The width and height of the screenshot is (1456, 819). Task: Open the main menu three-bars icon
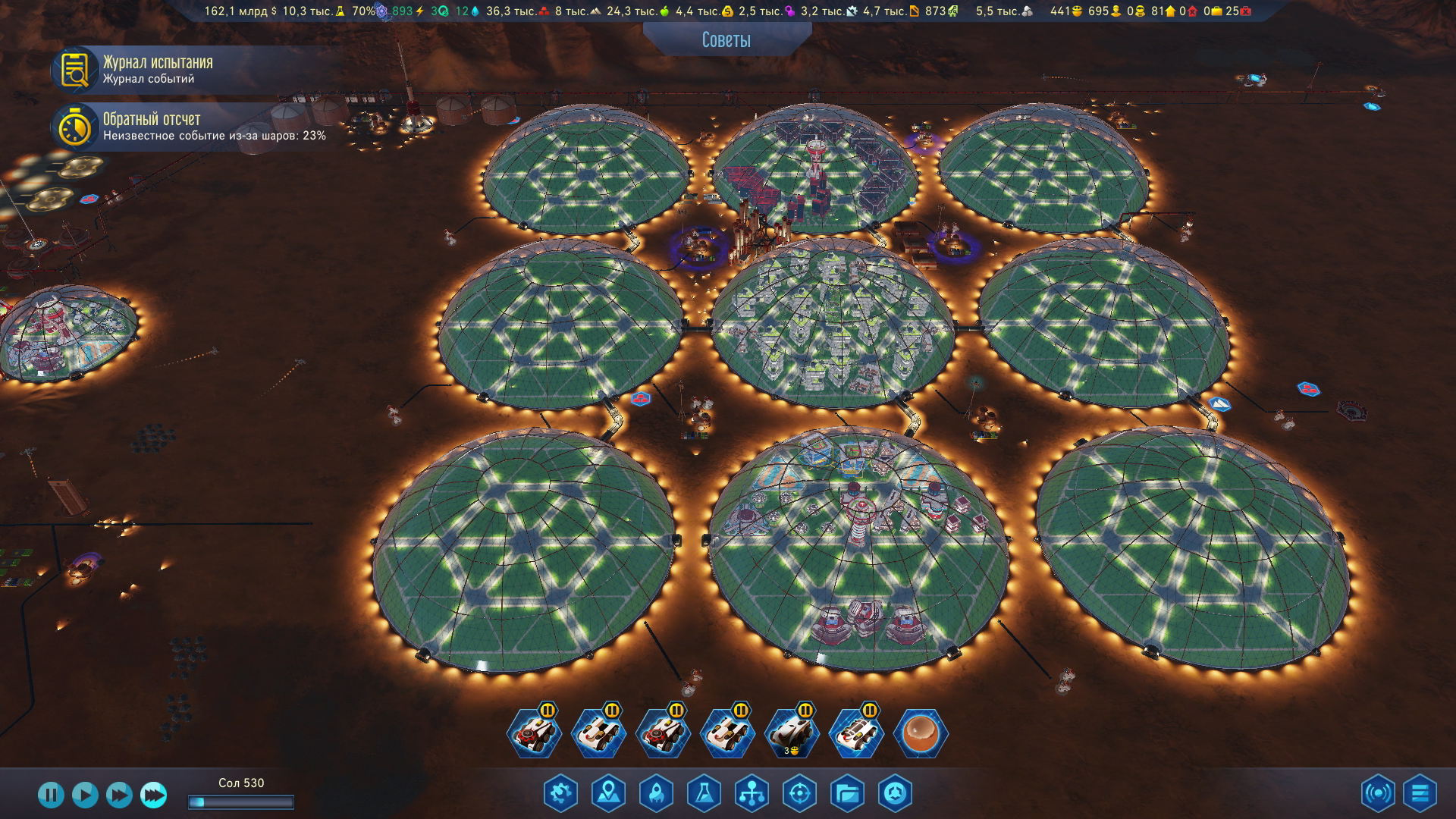pyautogui.click(x=1420, y=794)
